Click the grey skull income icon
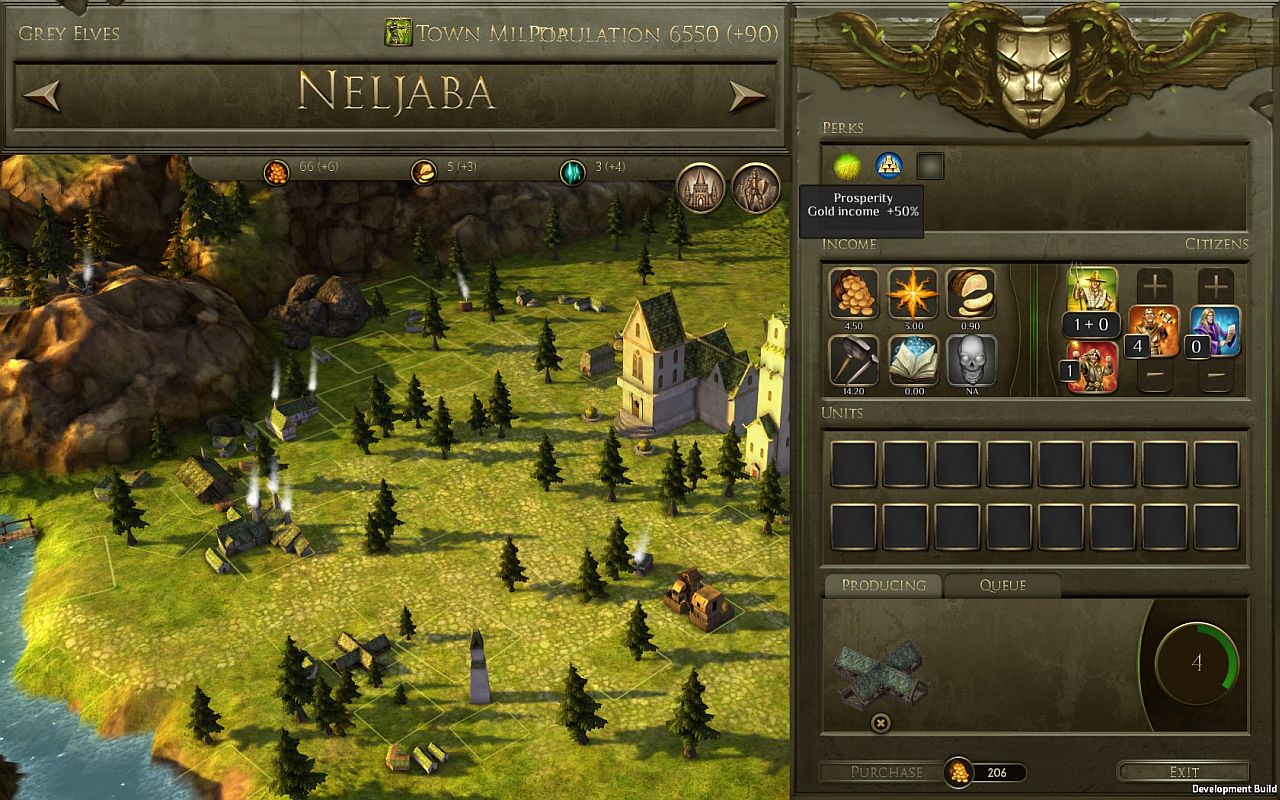 pos(971,359)
